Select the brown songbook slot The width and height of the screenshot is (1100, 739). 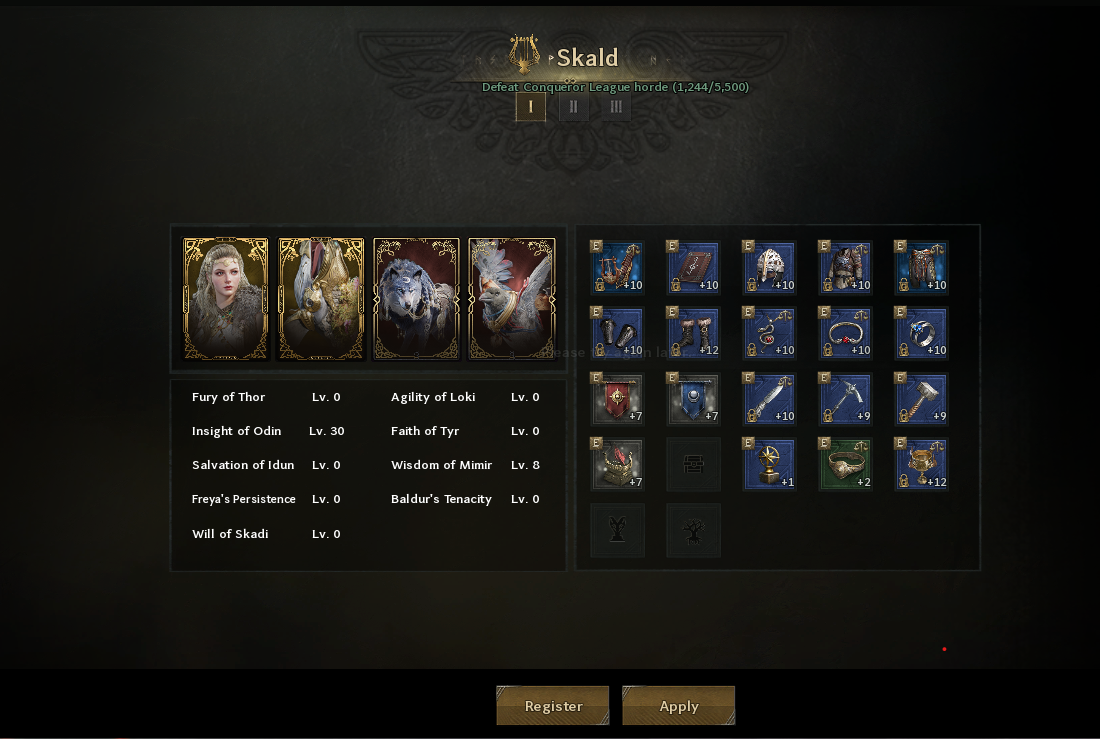694,267
